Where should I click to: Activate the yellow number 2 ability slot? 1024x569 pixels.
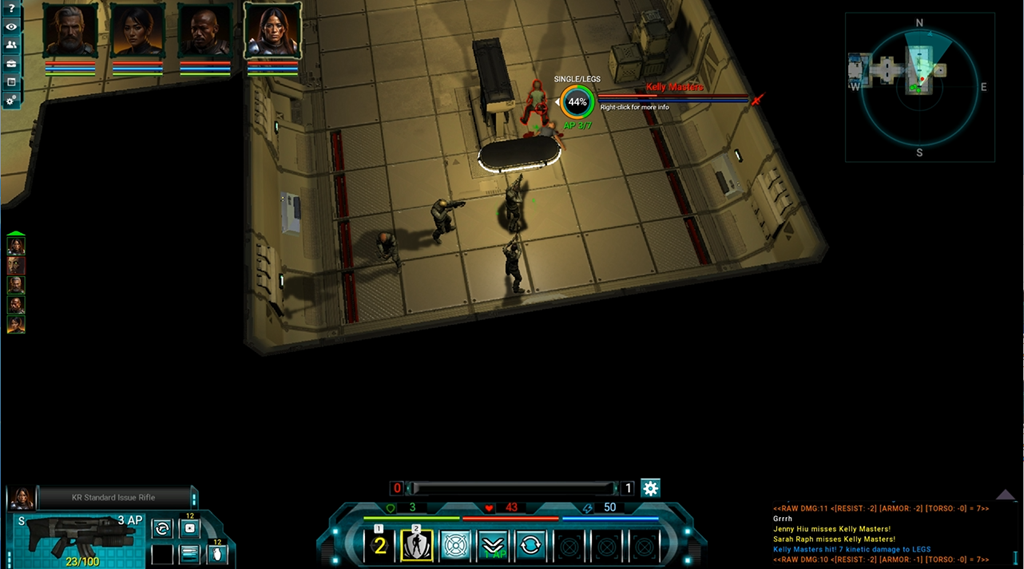coord(380,545)
